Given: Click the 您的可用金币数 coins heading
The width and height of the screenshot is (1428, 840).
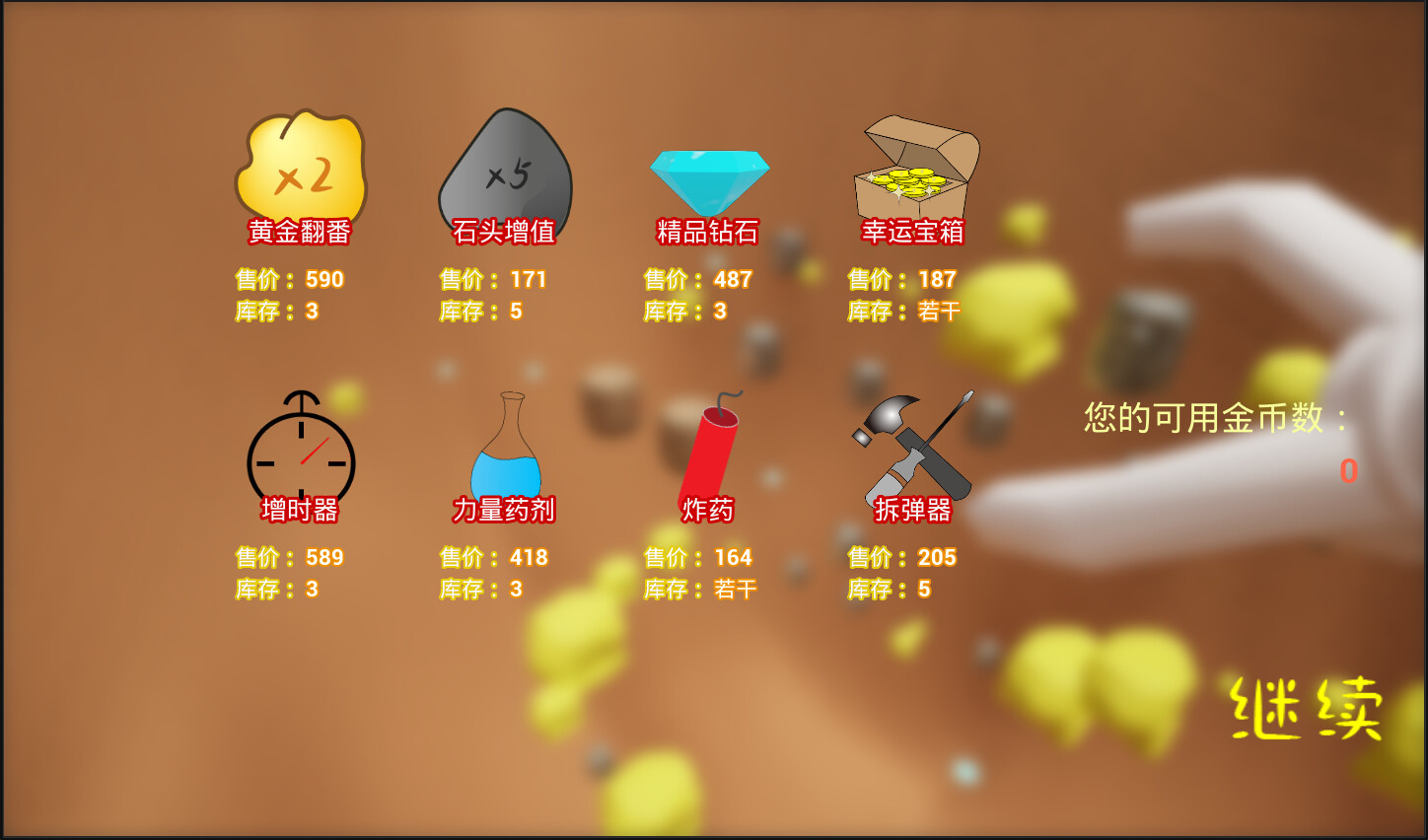Looking at the screenshot, I should 1217,419.
